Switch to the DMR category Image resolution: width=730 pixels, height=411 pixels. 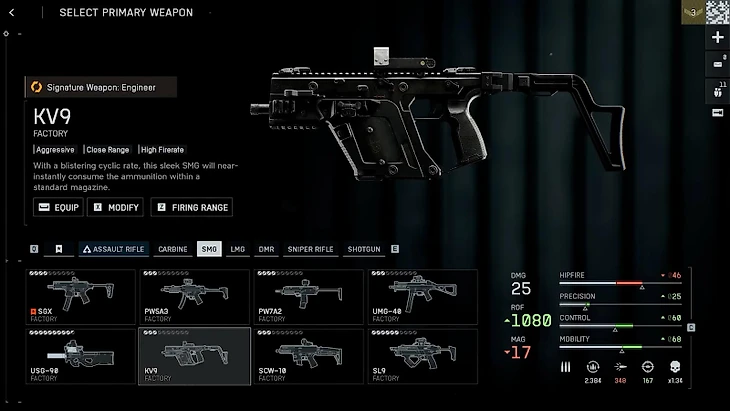(266, 249)
